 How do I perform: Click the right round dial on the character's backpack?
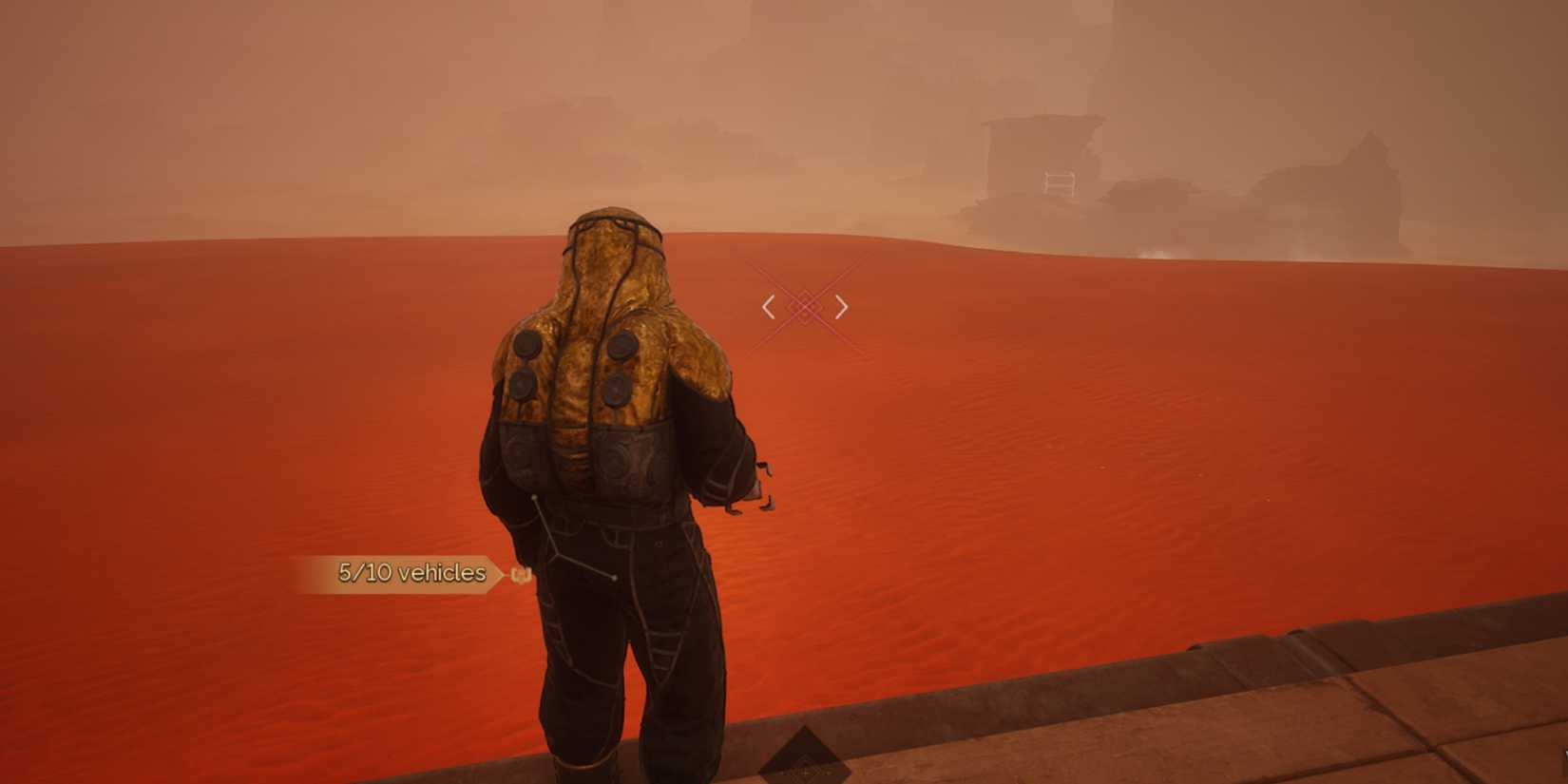(622, 347)
